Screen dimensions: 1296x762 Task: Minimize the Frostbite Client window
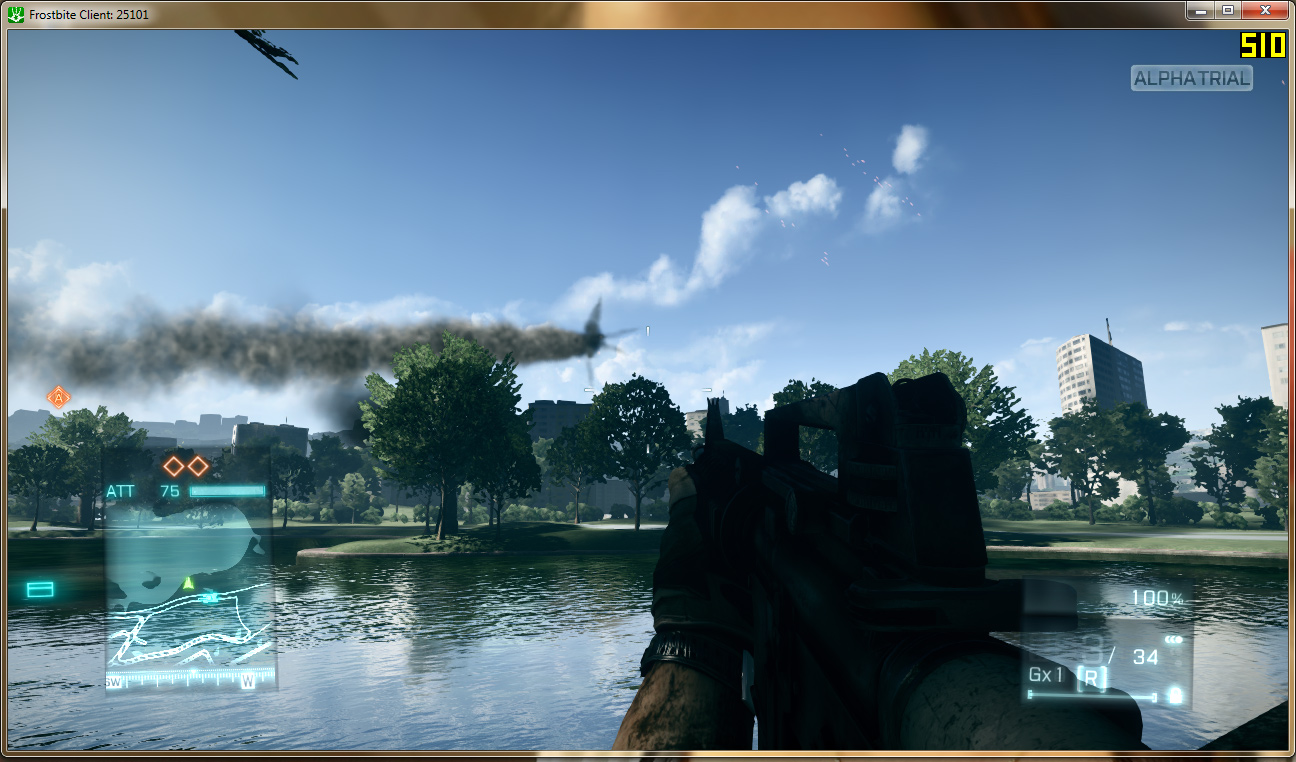pos(1201,10)
